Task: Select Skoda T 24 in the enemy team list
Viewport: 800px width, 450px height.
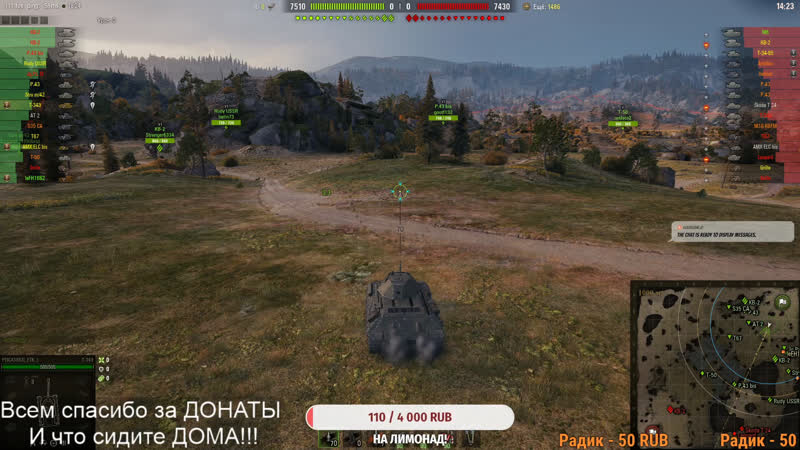Action: point(764,105)
